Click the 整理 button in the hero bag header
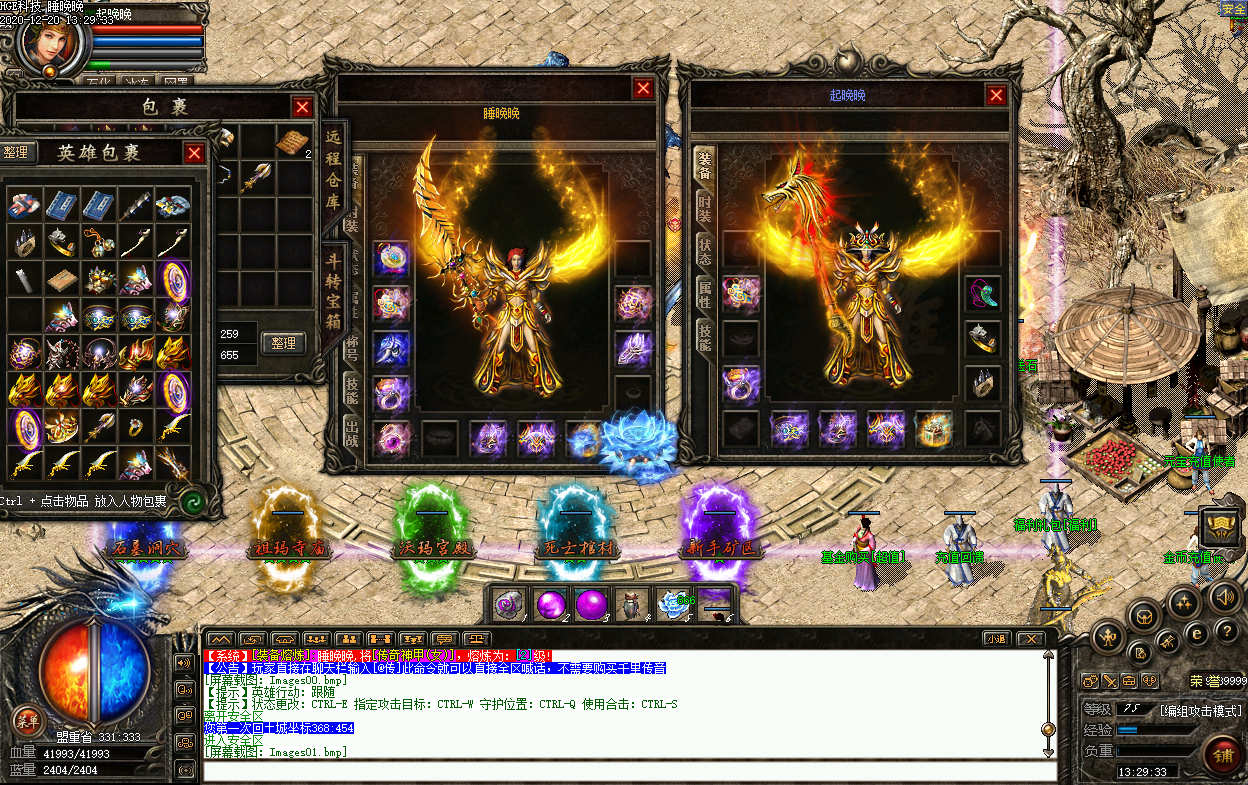 pos(17,152)
